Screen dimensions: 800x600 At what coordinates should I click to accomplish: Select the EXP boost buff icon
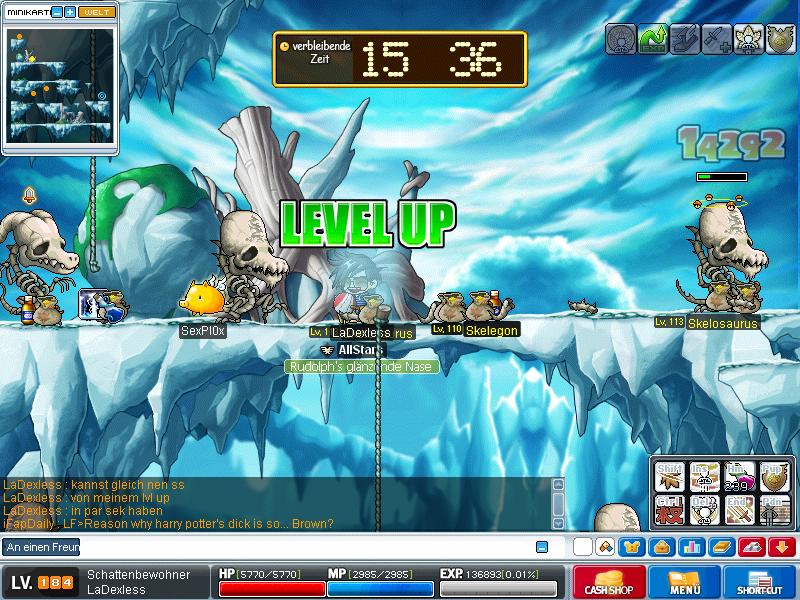pos(653,38)
